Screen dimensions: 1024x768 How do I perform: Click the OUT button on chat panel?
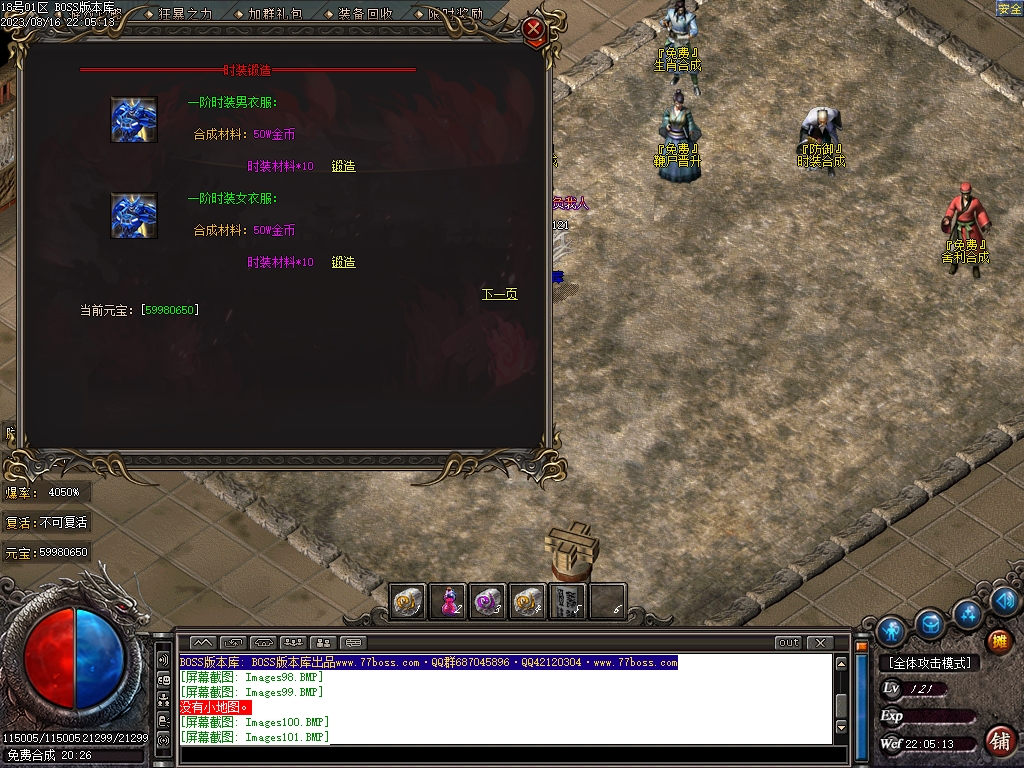(x=788, y=642)
